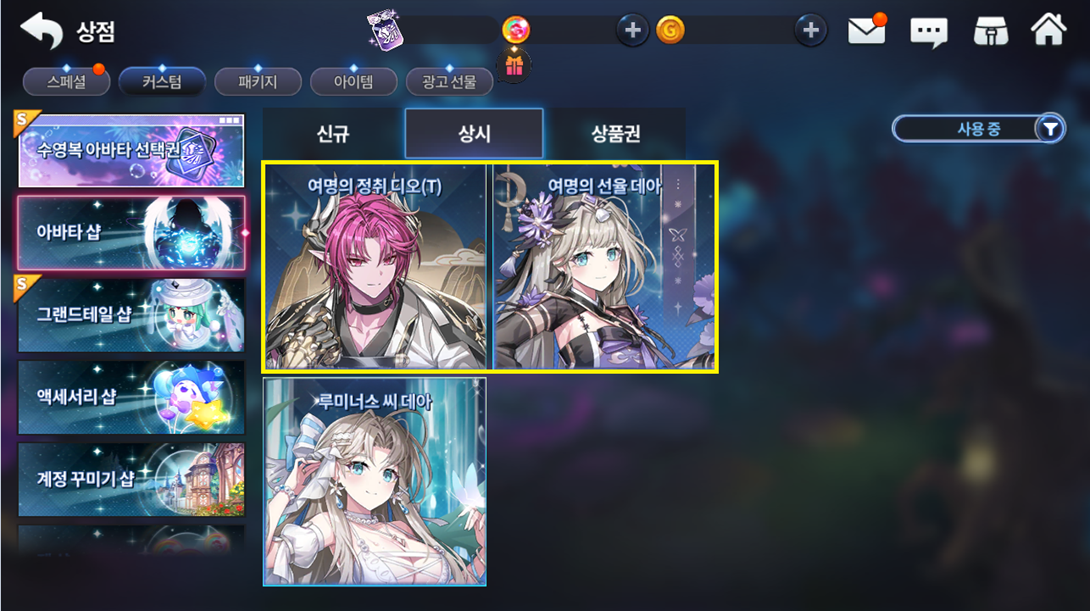Open 그랜드테일 샵 category
The width and height of the screenshot is (1090, 611).
click(131, 315)
